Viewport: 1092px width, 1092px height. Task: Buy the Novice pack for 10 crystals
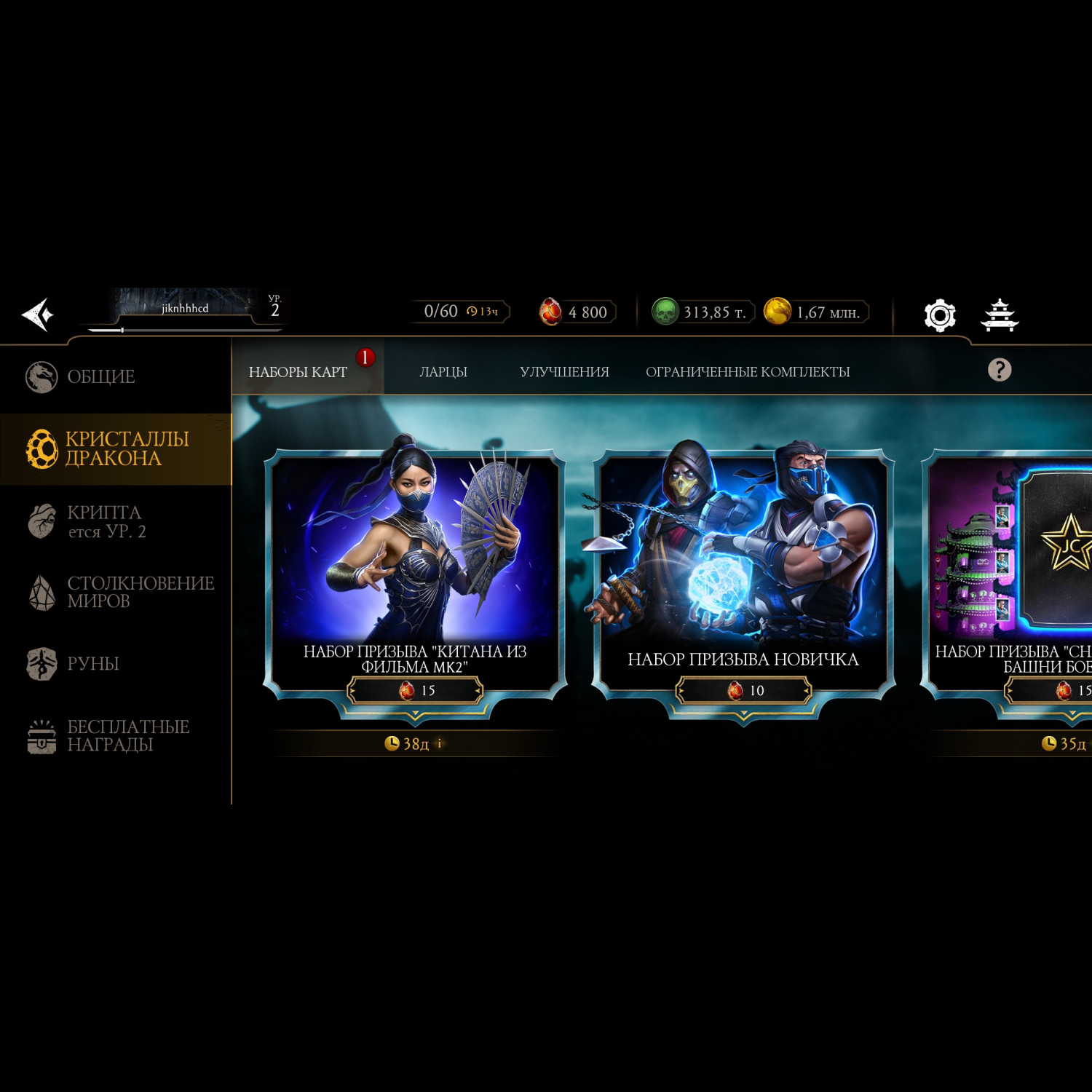point(743,690)
